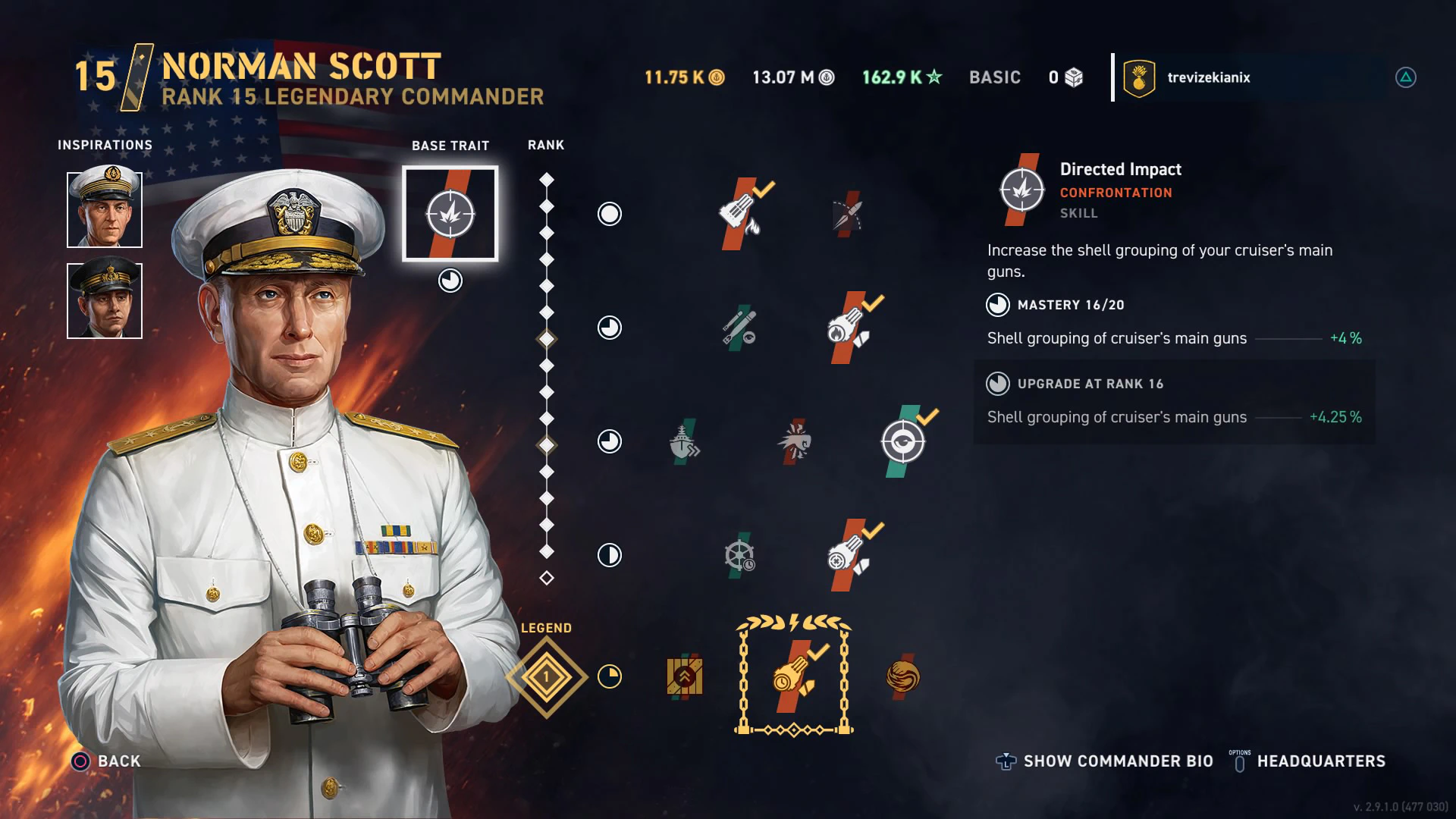Select the roaring lion skill icon
This screenshot has width=1456, height=819.
point(794,441)
